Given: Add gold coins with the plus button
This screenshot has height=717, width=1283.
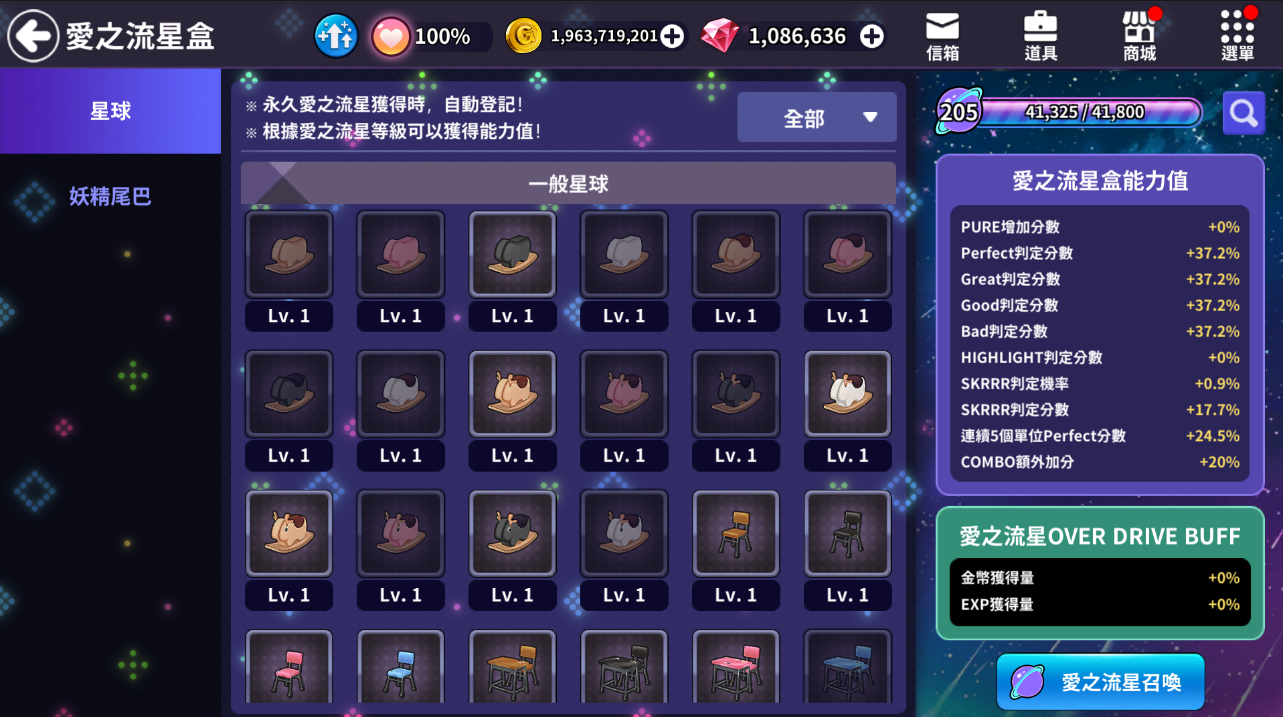Looking at the screenshot, I should tap(672, 37).
